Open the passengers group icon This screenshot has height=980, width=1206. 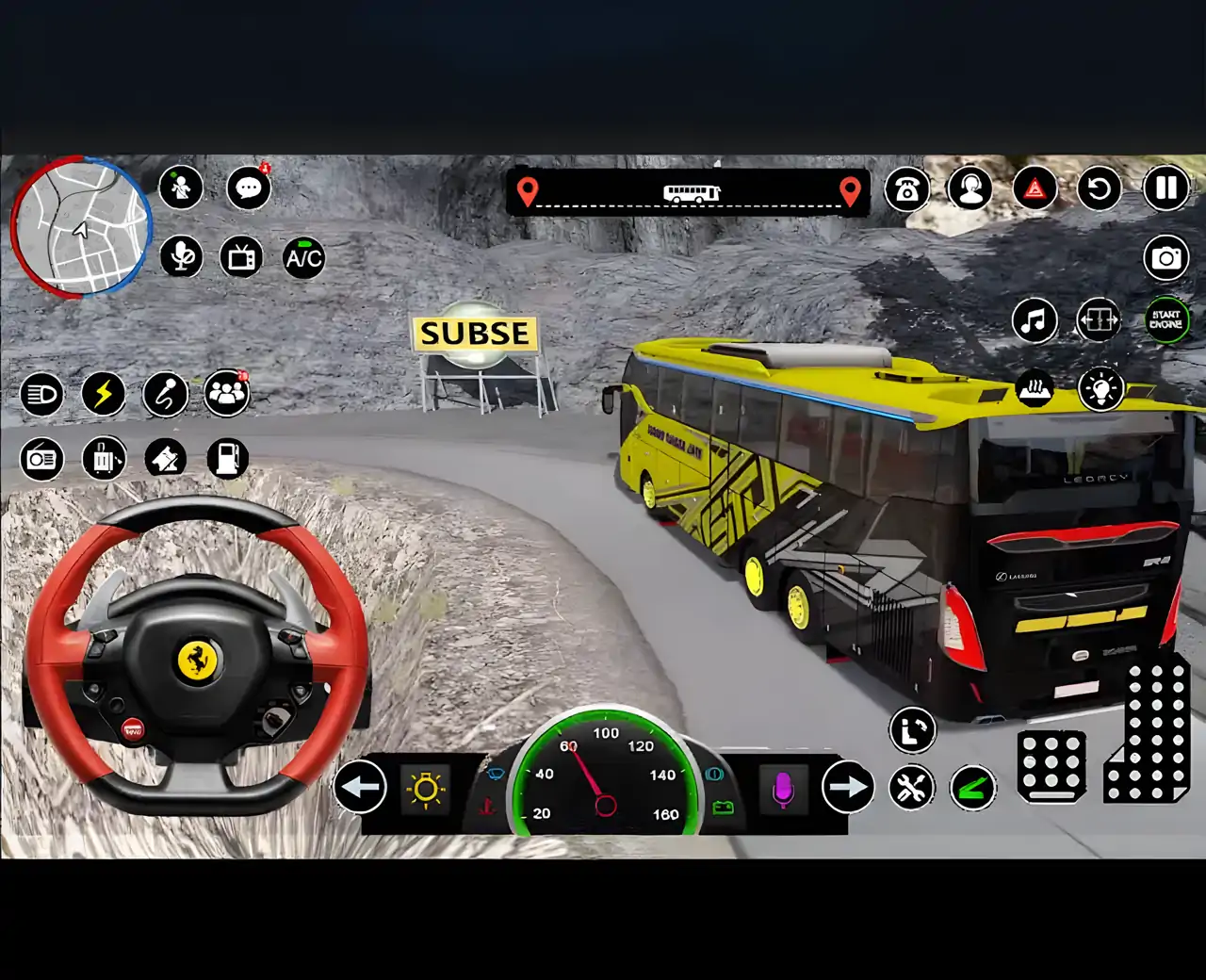pyautogui.click(x=226, y=393)
